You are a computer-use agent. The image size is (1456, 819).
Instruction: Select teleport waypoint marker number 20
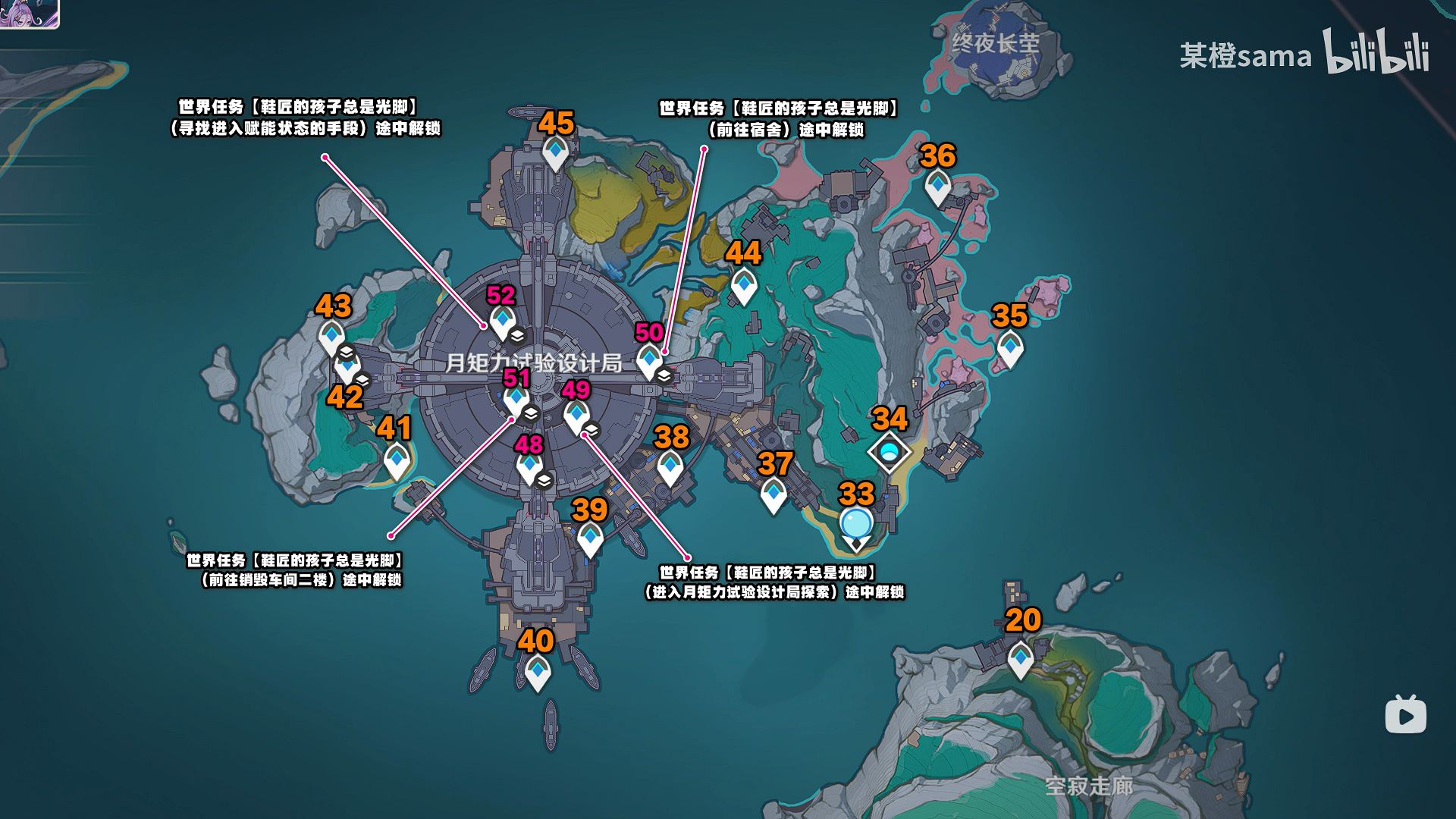pyautogui.click(x=1021, y=657)
